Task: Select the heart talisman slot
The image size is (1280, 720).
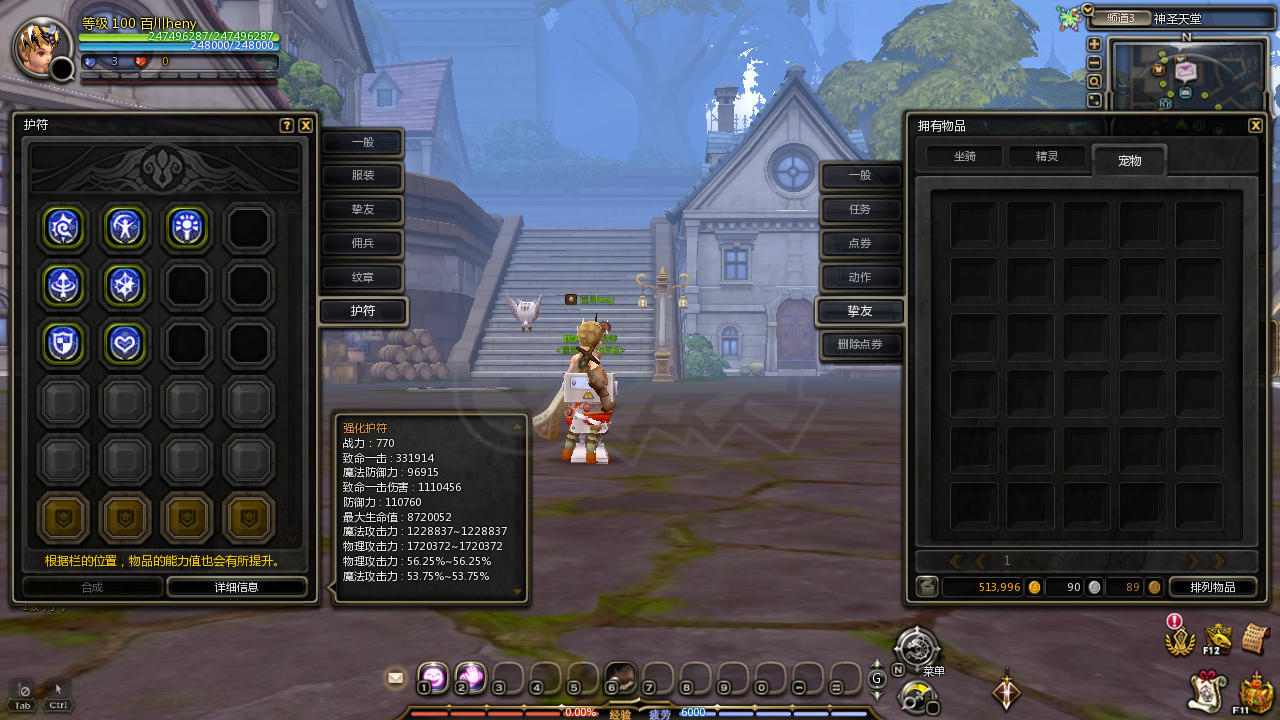Action: click(x=126, y=343)
